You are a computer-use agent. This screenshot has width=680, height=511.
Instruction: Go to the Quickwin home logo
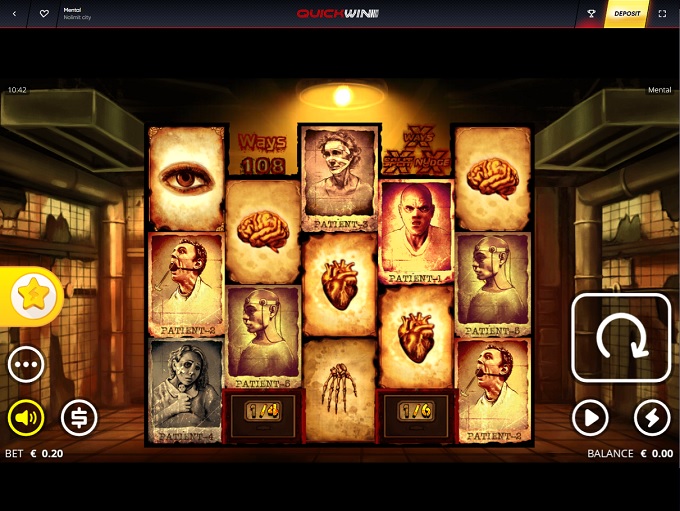[x=338, y=14]
